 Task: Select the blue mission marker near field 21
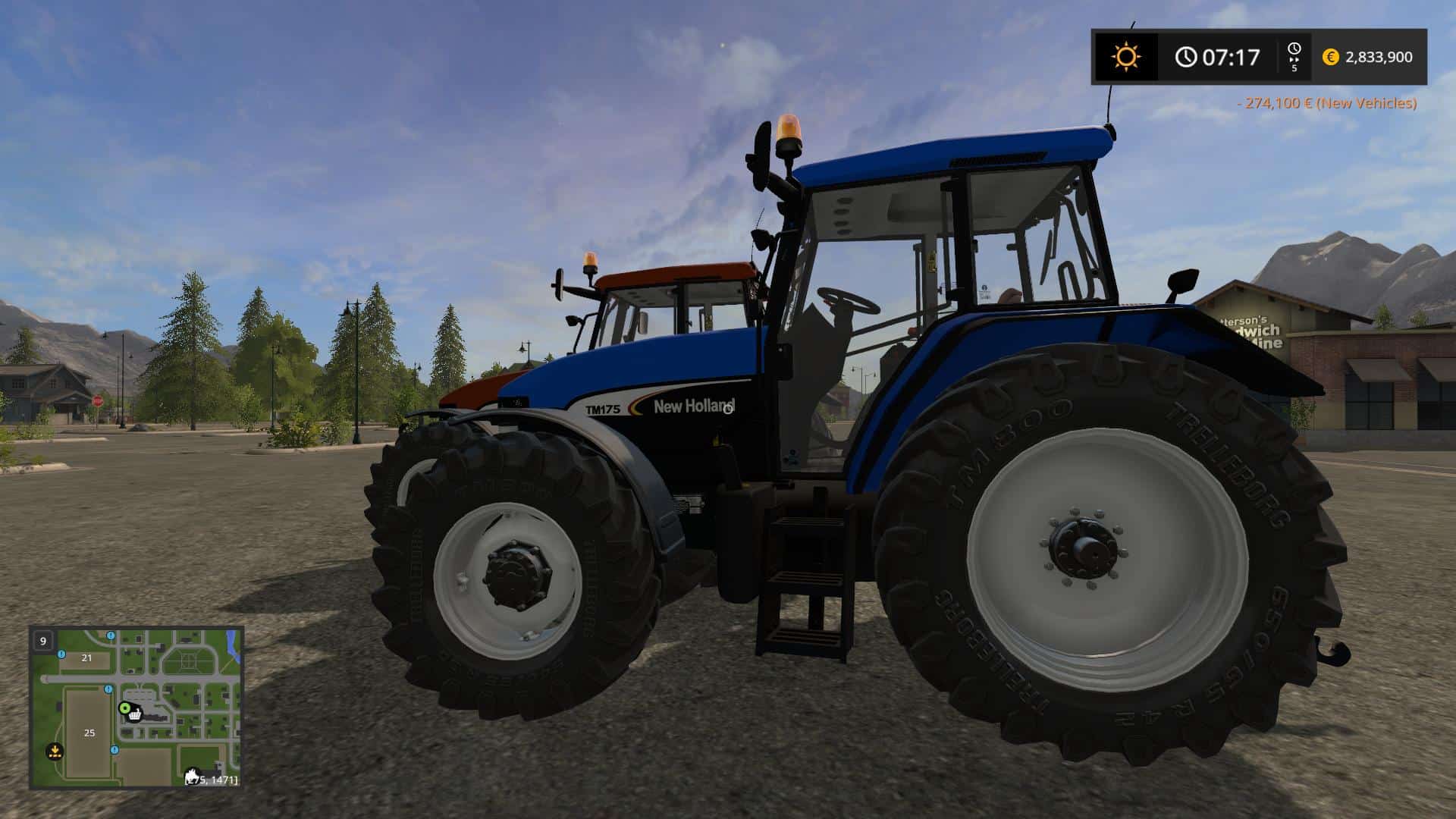tap(61, 654)
